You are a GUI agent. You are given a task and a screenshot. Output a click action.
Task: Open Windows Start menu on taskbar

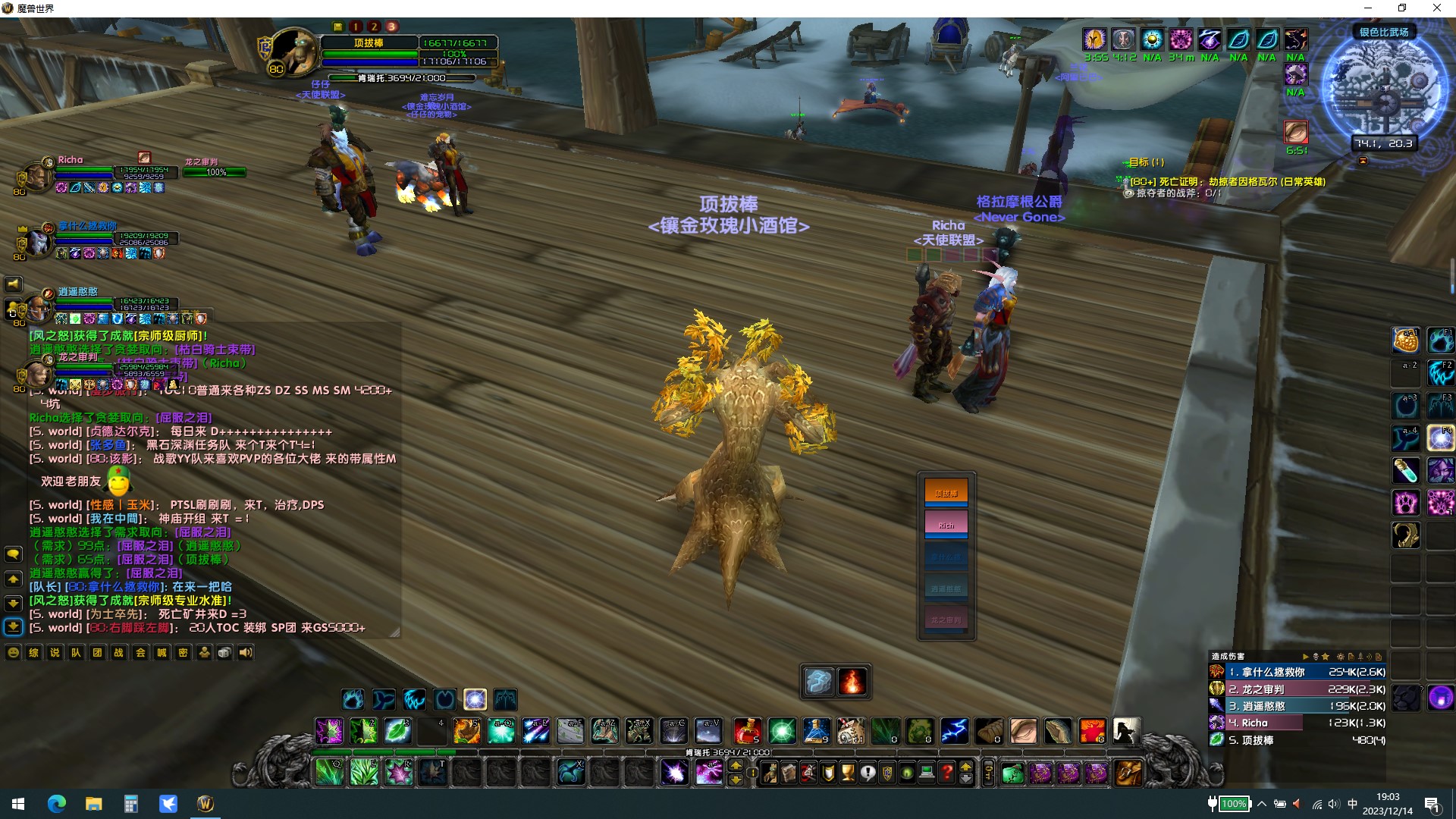point(18,804)
